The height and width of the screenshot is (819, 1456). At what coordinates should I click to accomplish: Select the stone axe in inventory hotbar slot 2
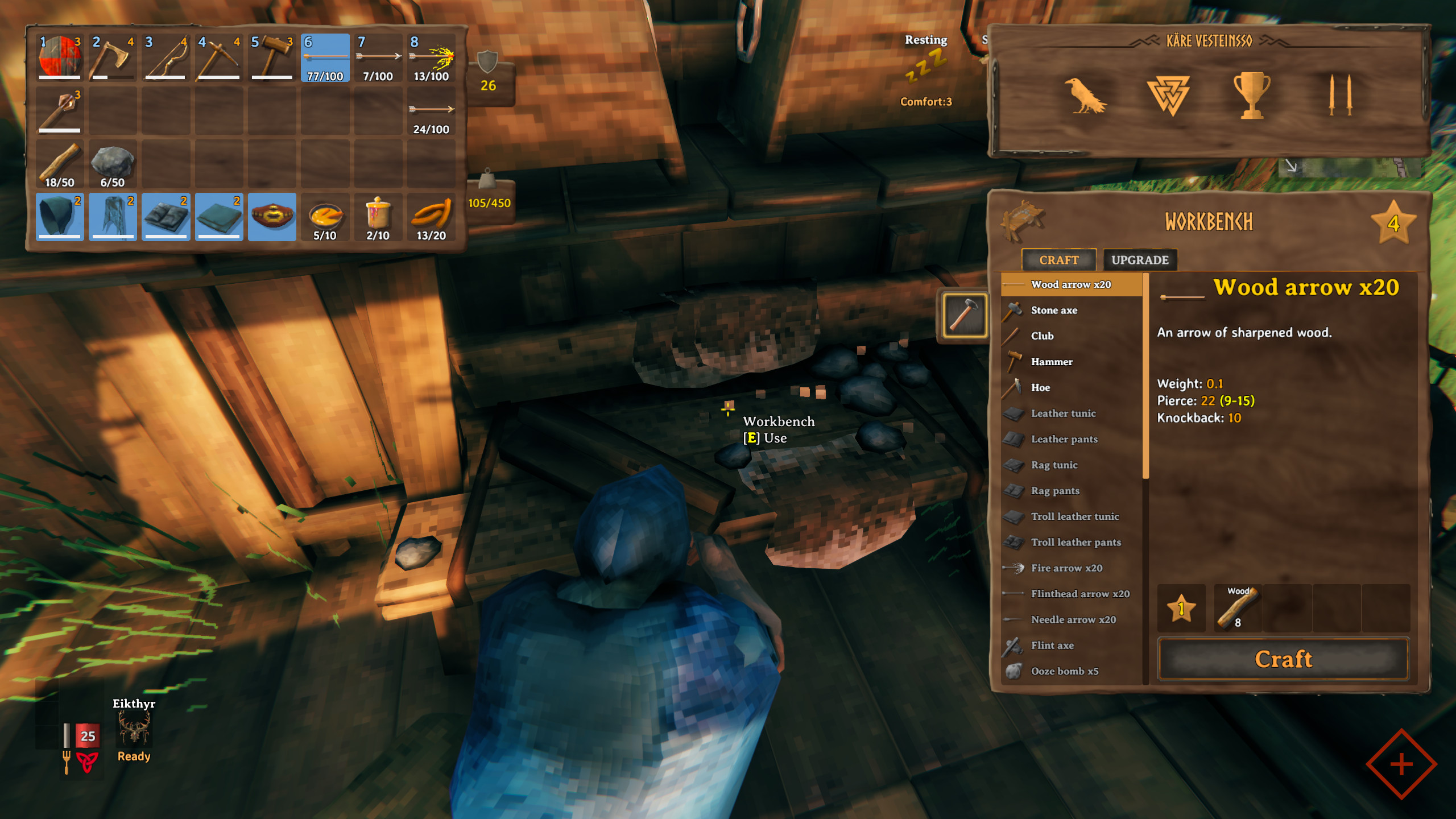(x=112, y=57)
